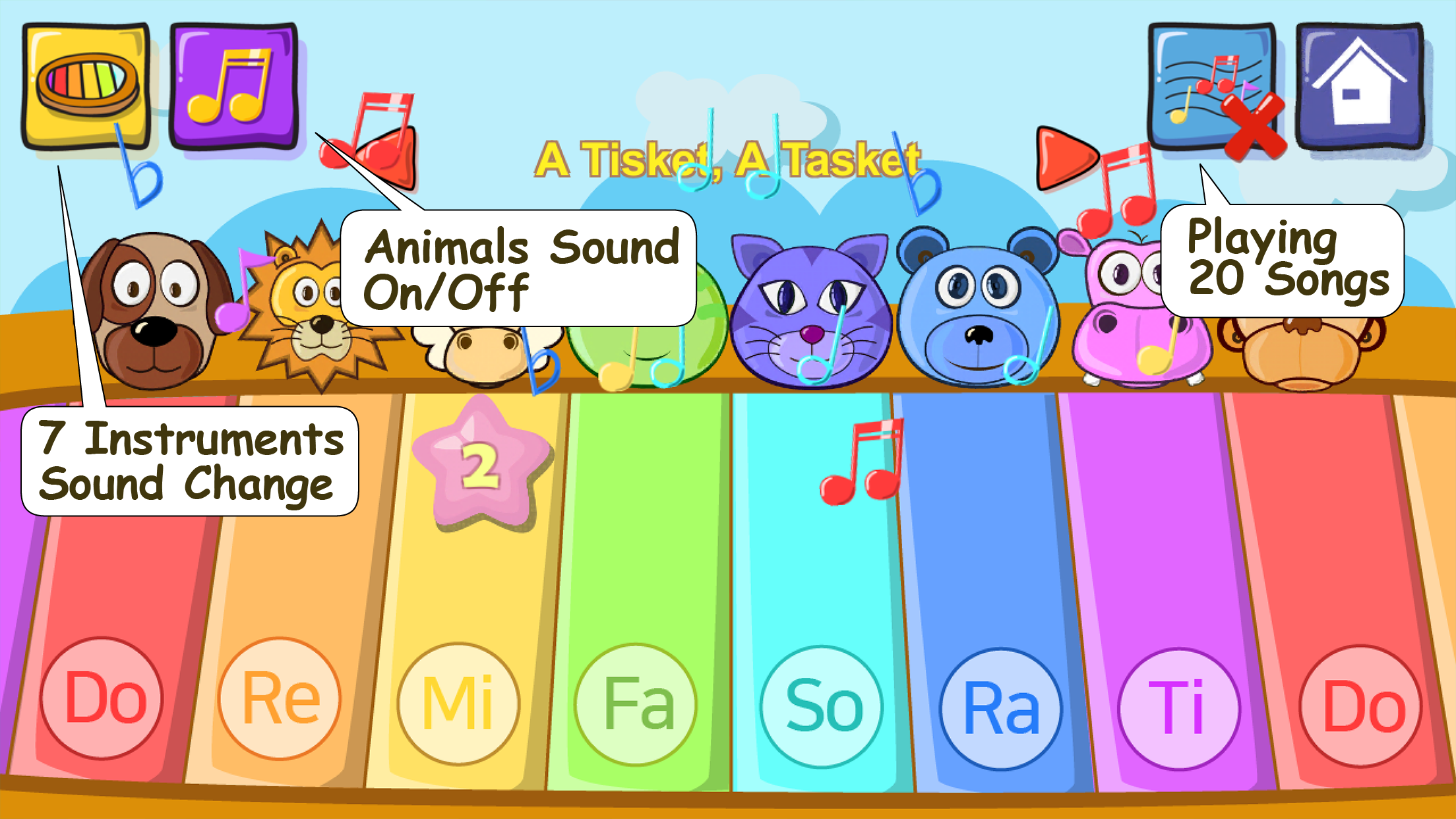Switch off animal voices using purple note button
Viewport: 1456px width, 819px height.
[x=234, y=86]
